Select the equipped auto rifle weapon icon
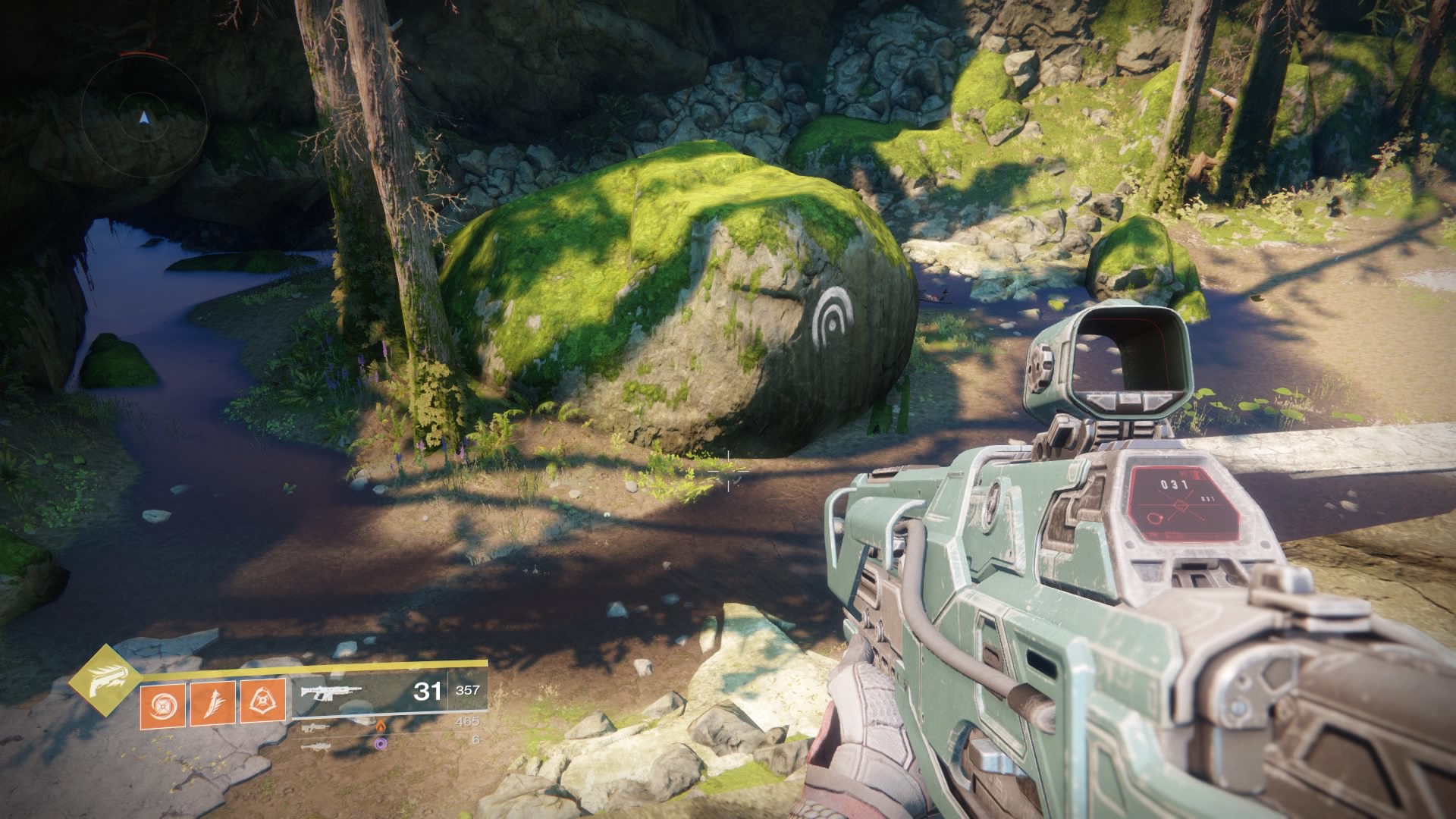The image size is (1456, 819). click(331, 692)
